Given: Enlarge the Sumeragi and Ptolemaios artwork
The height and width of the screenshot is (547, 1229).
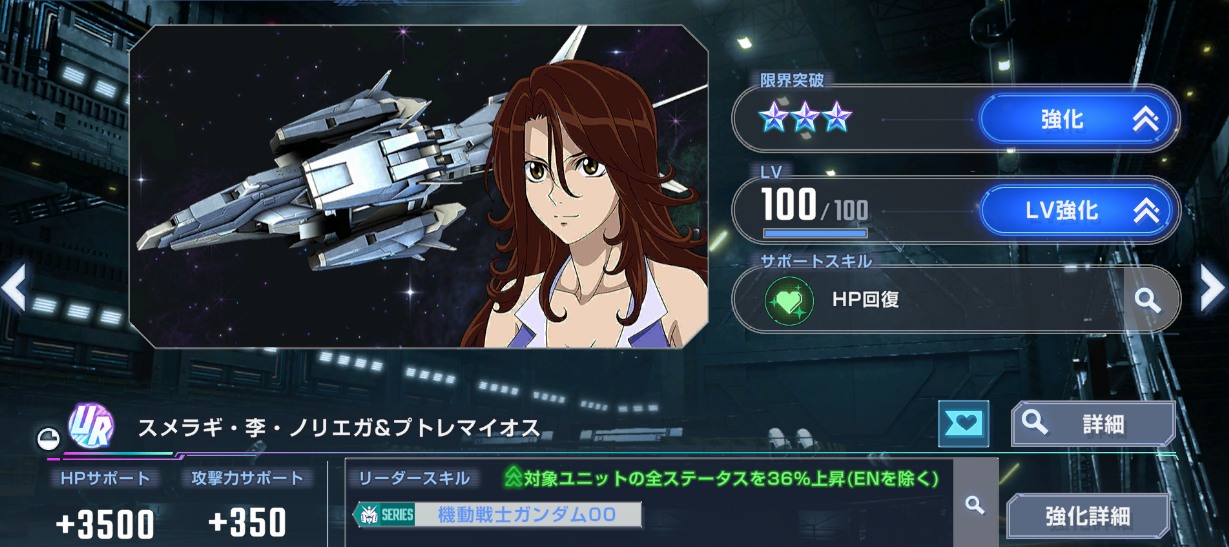Looking at the screenshot, I should [x=419, y=186].
